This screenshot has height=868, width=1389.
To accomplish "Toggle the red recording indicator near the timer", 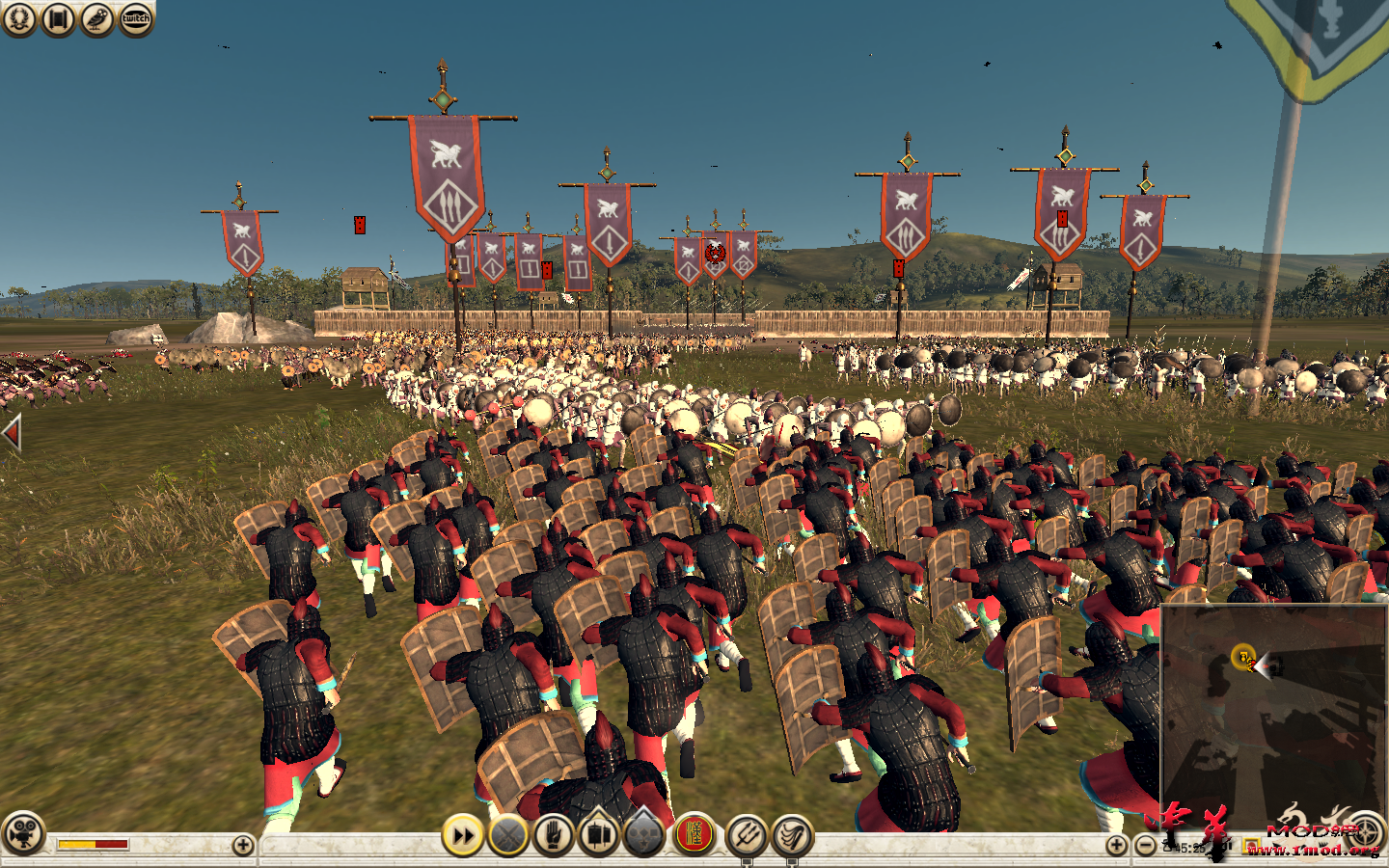I will pyautogui.click(x=1251, y=846).
